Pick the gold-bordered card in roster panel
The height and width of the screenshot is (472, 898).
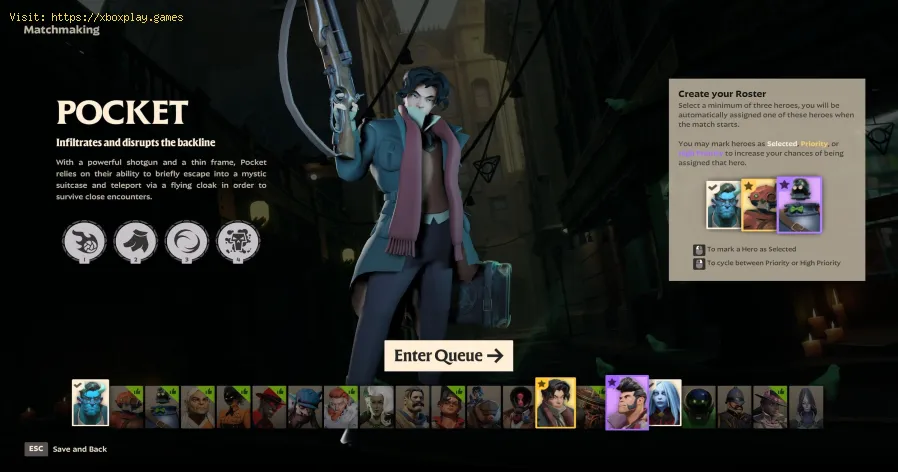[761, 205]
